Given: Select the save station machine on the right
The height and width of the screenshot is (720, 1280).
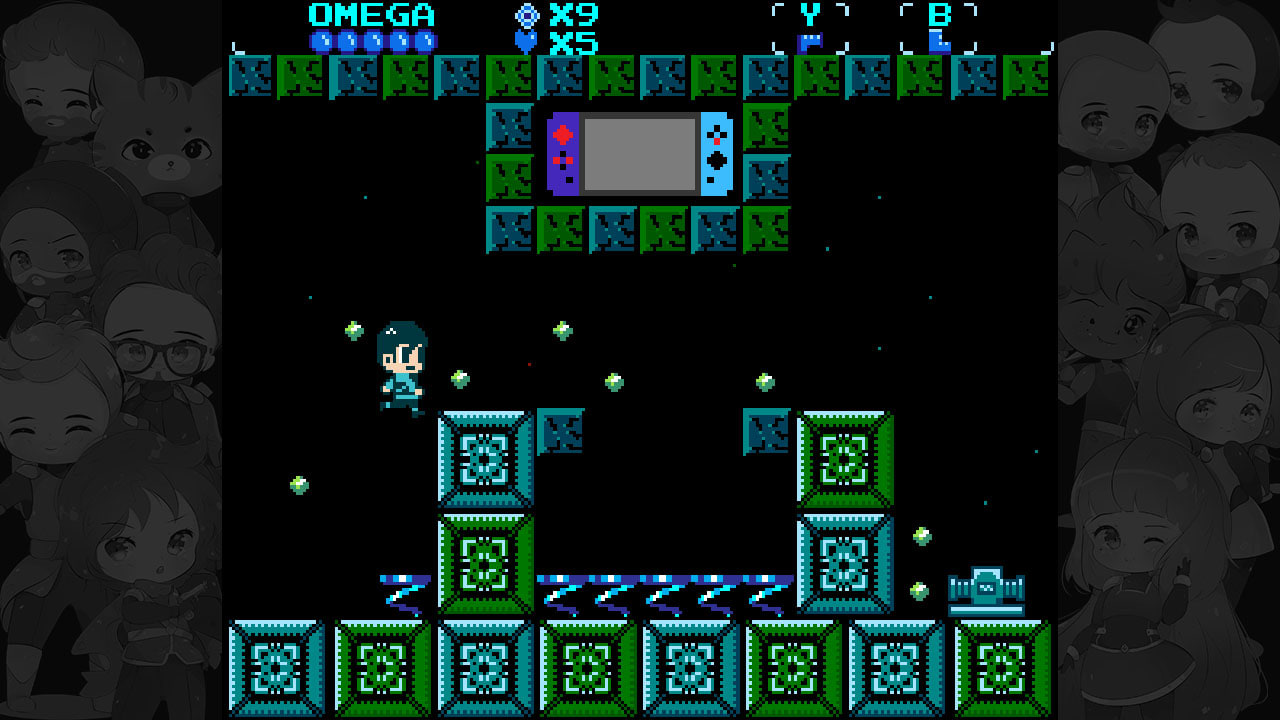Looking at the screenshot, I should [x=985, y=585].
